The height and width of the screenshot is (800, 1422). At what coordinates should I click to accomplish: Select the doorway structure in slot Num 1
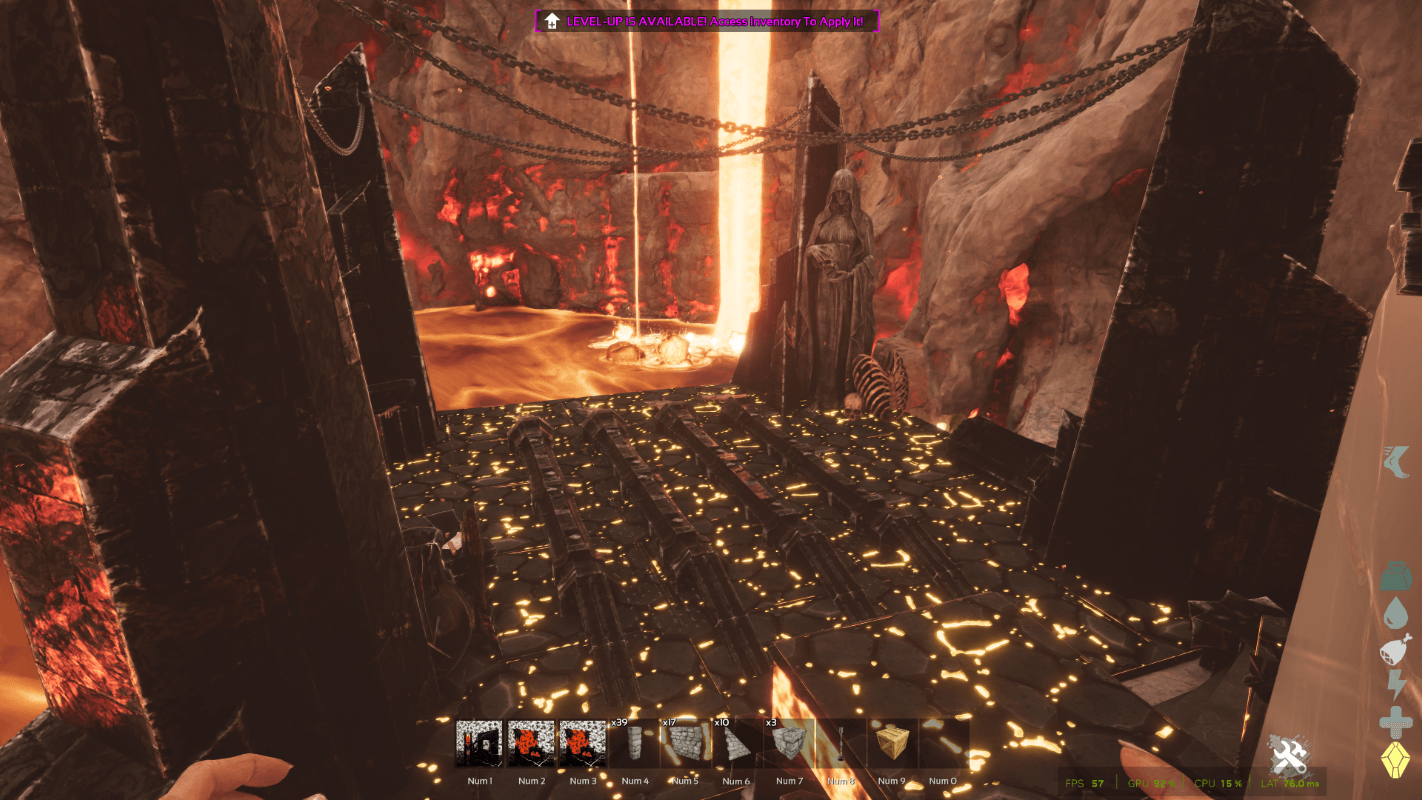479,744
